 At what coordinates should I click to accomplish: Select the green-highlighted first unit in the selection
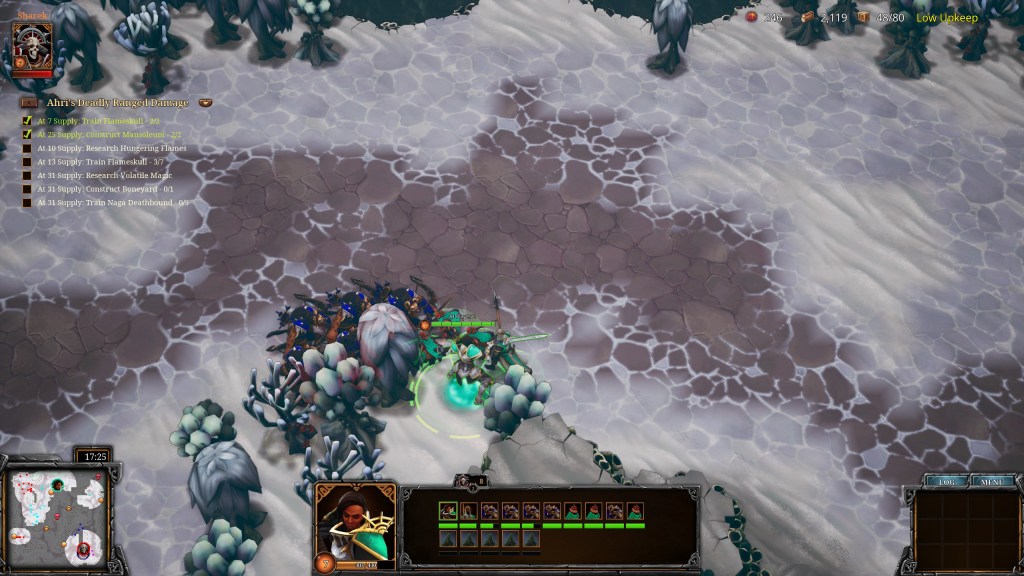pyautogui.click(x=448, y=511)
